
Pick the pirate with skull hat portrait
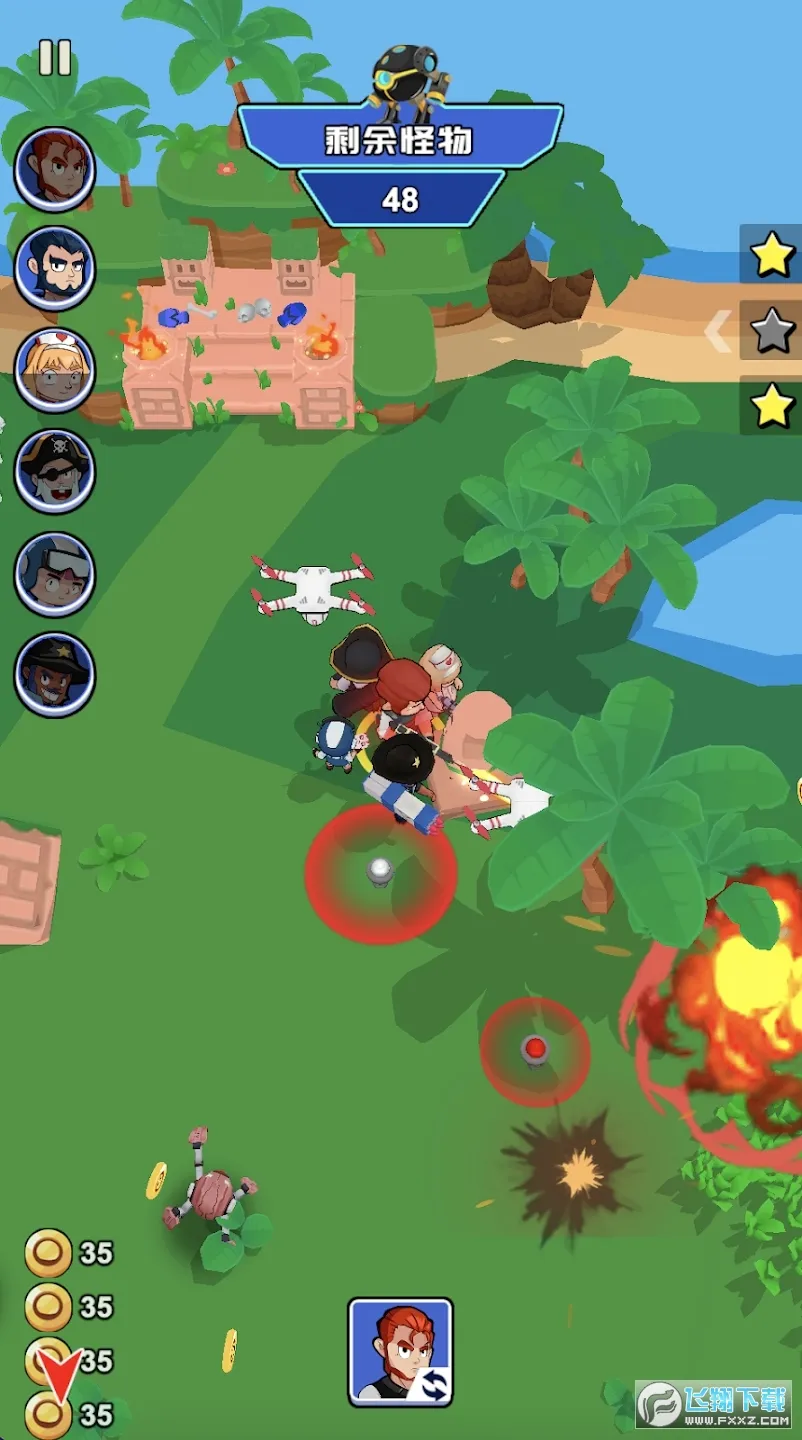click(x=55, y=471)
